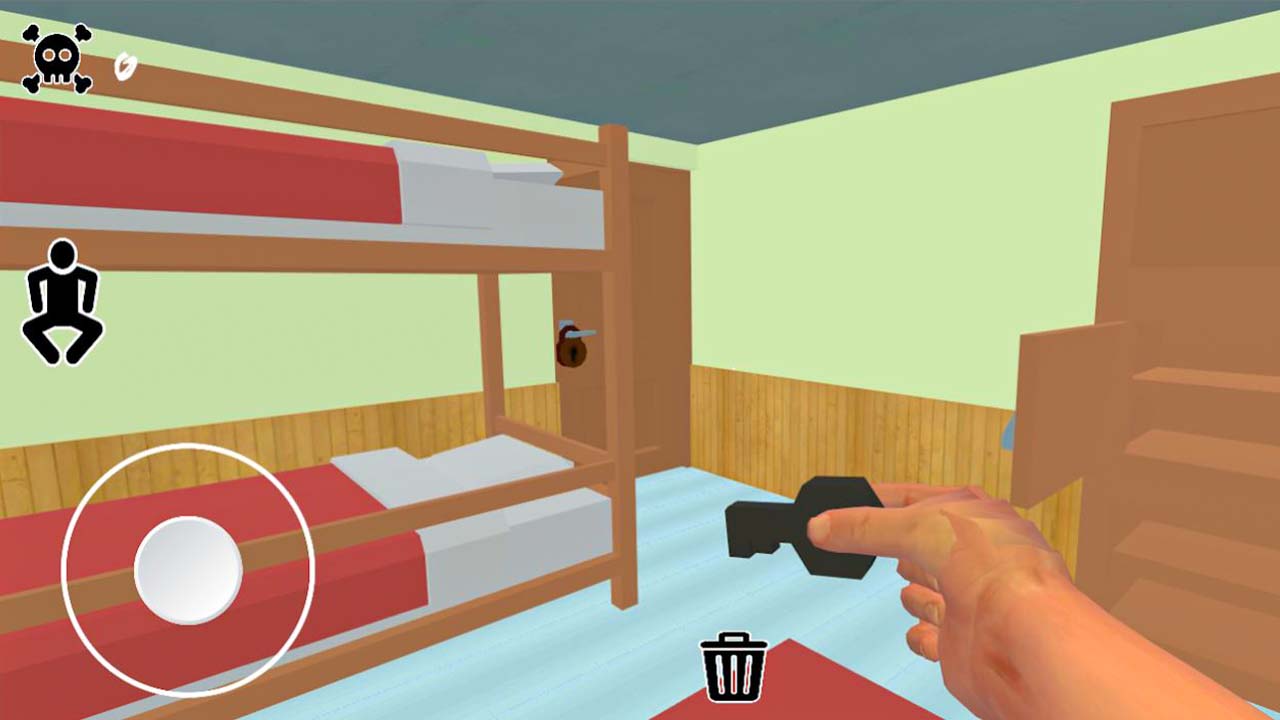Tap the skull and crossbones icon
This screenshot has width=1280, height=720.
(57, 58)
